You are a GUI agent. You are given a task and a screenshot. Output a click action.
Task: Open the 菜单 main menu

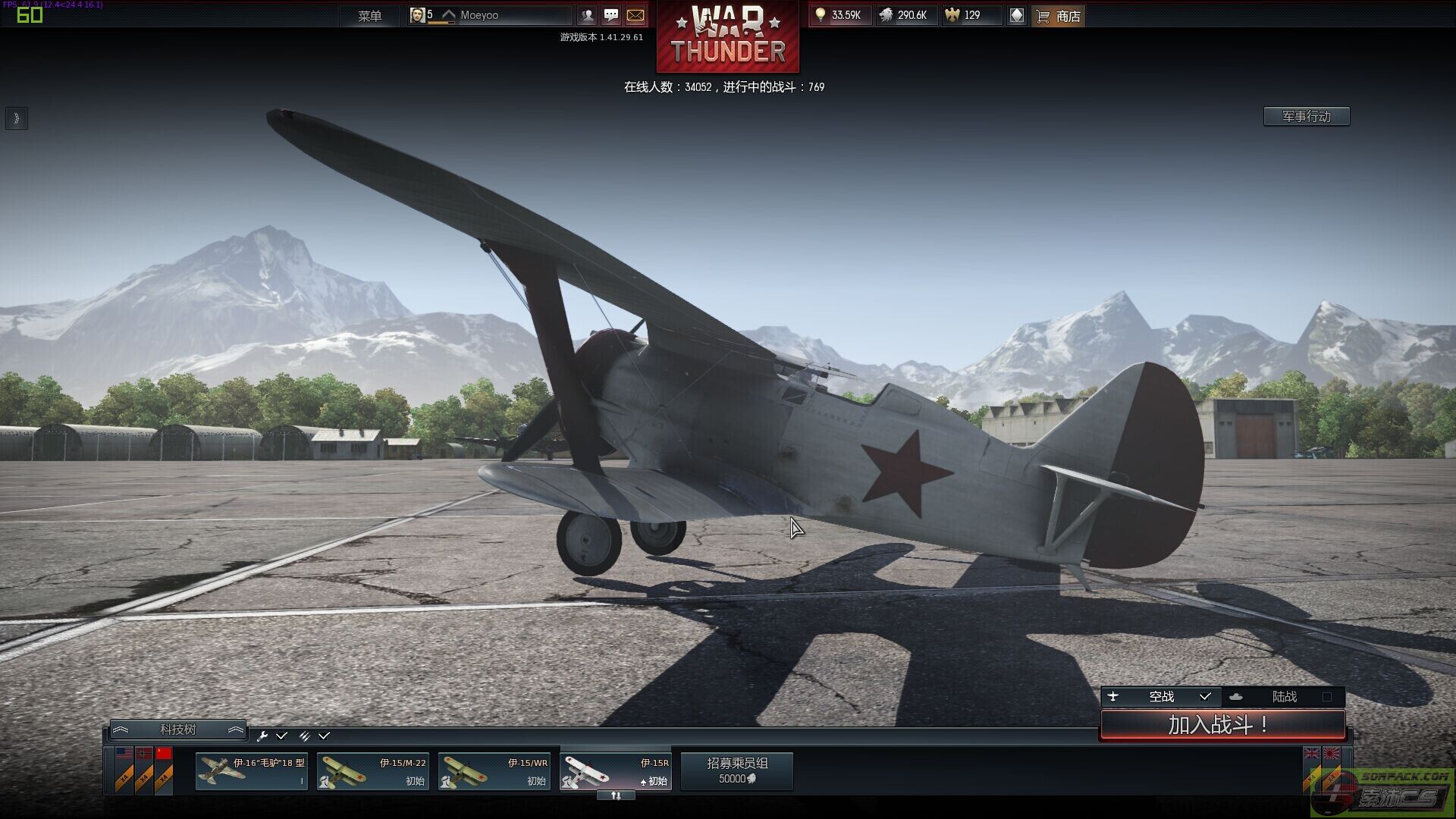pyautogui.click(x=369, y=16)
